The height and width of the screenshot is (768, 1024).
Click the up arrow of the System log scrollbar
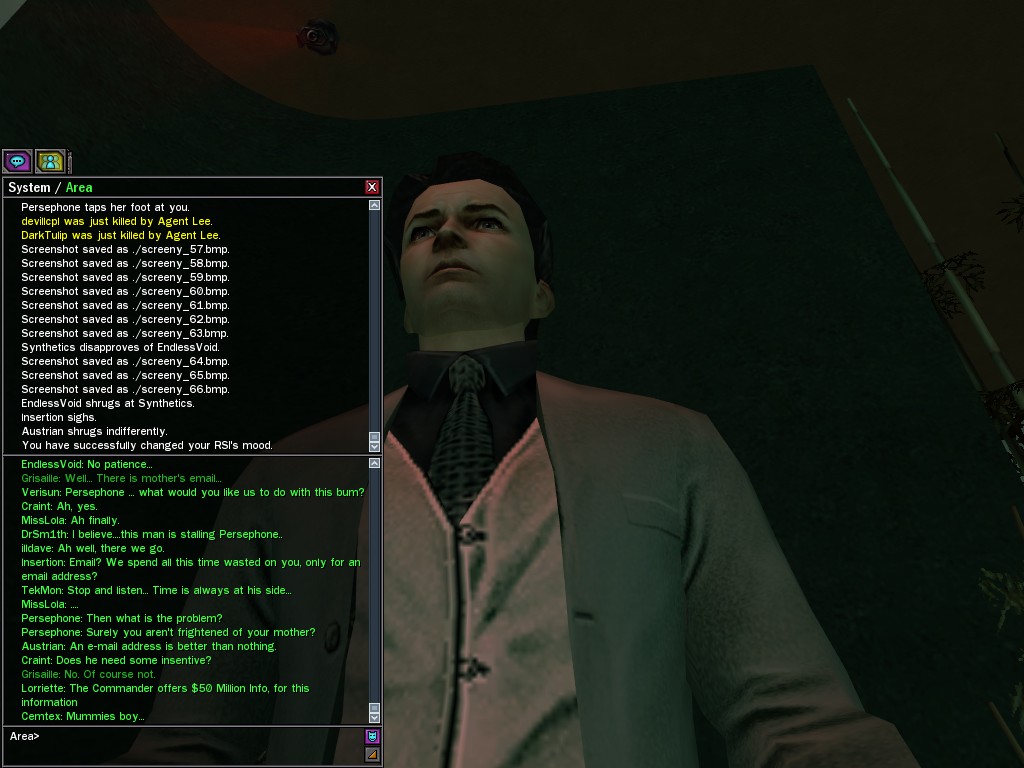click(x=375, y=205)
